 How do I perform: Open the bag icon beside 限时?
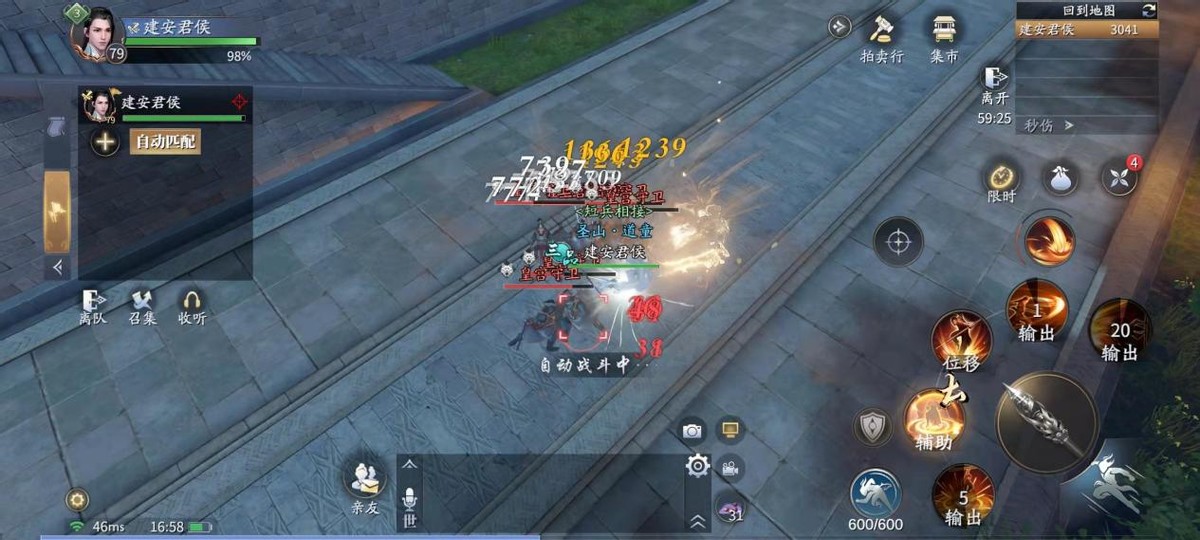[x=1060, y=178]
